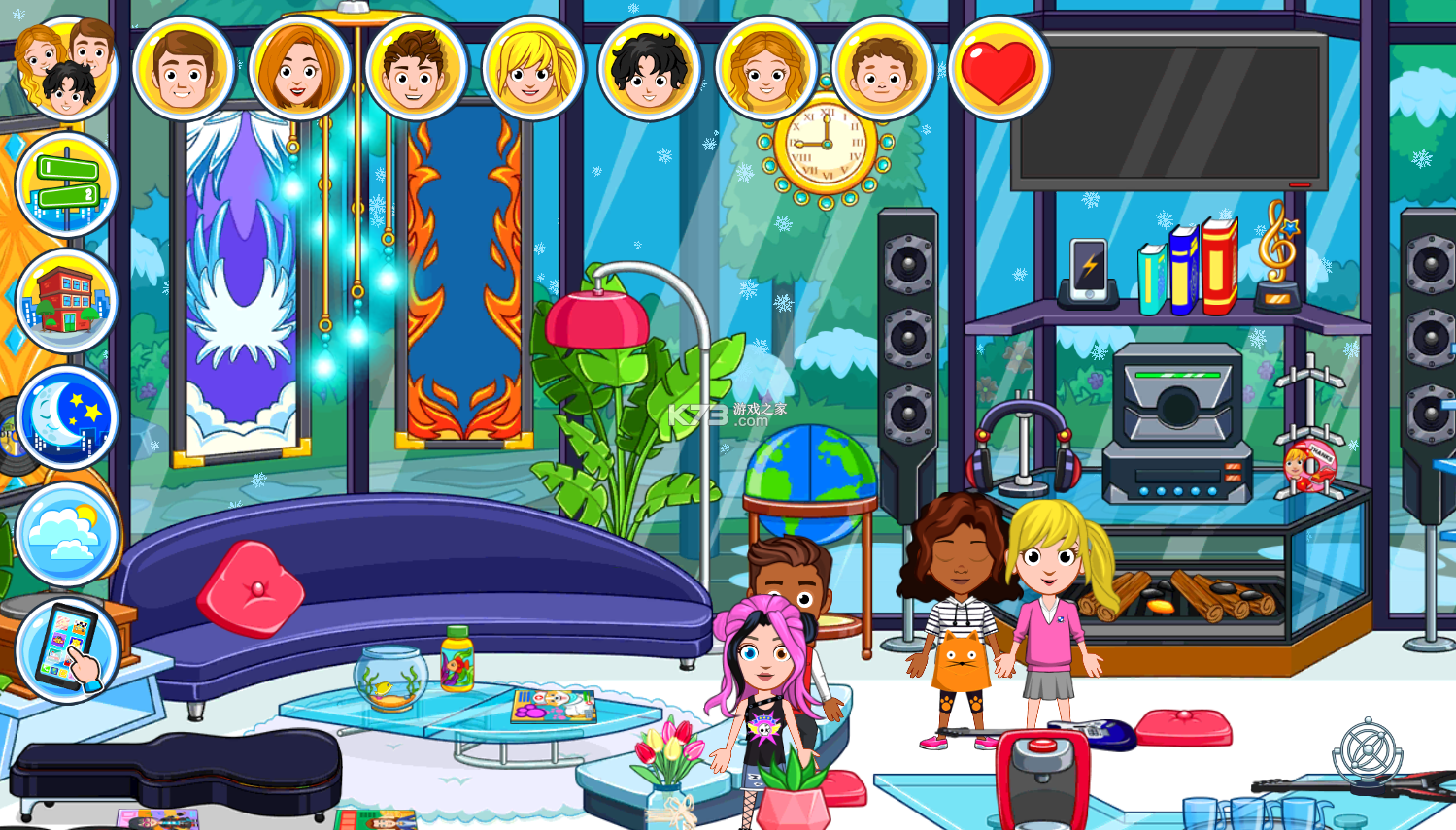Open the family group characters button
1456x830 pixels.
(66, 66)
